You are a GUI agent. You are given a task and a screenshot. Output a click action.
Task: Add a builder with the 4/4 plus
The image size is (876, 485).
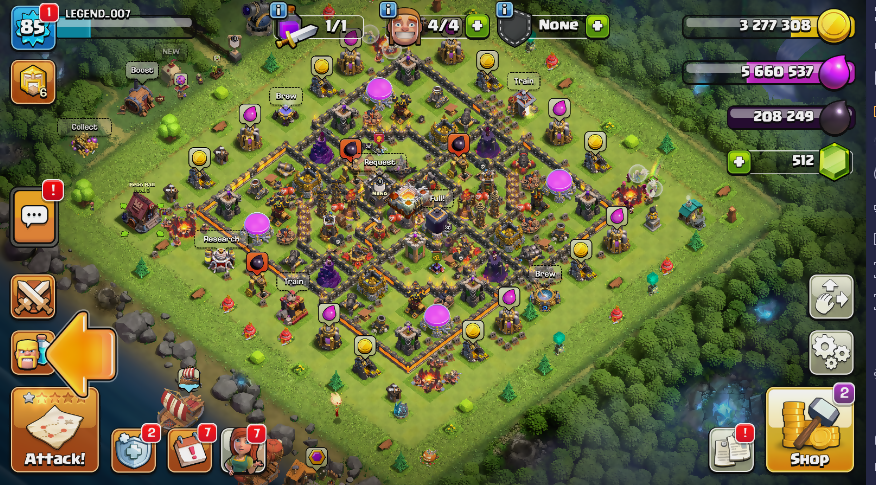pyautogui.click(x=477, y=25)
